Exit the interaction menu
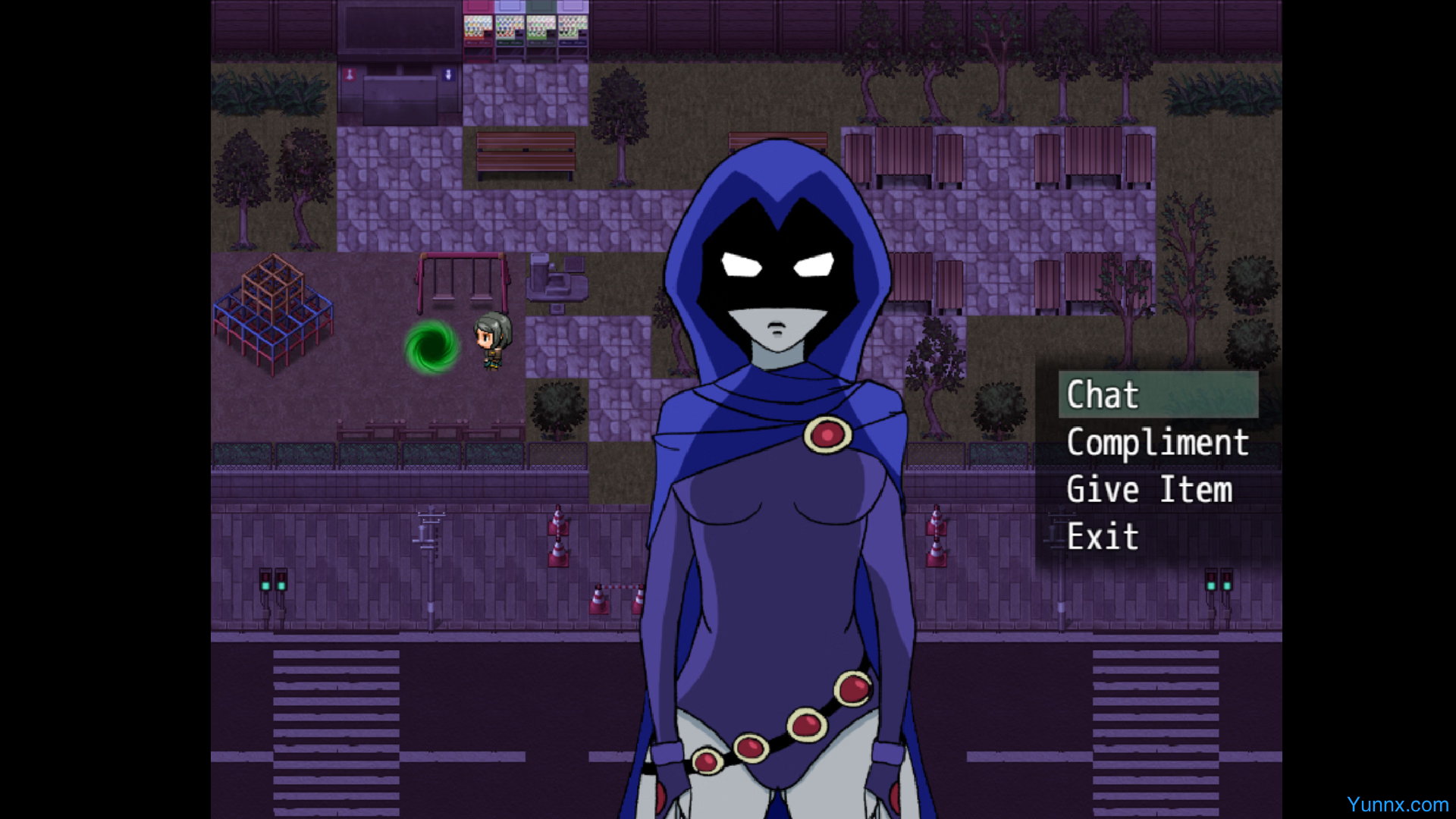Viewport: 1456px width, 819px height. (1103, 537)
